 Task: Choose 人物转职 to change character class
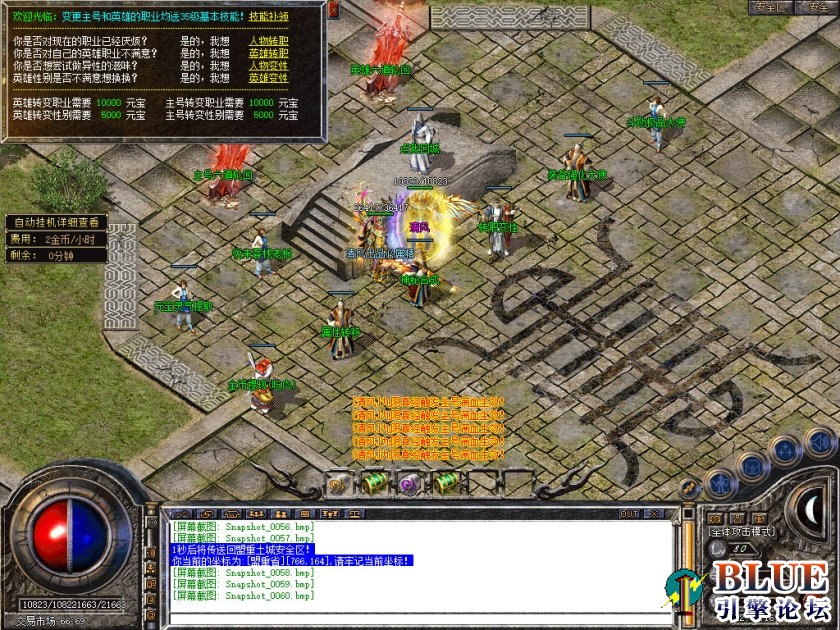[x=268, y=42]
